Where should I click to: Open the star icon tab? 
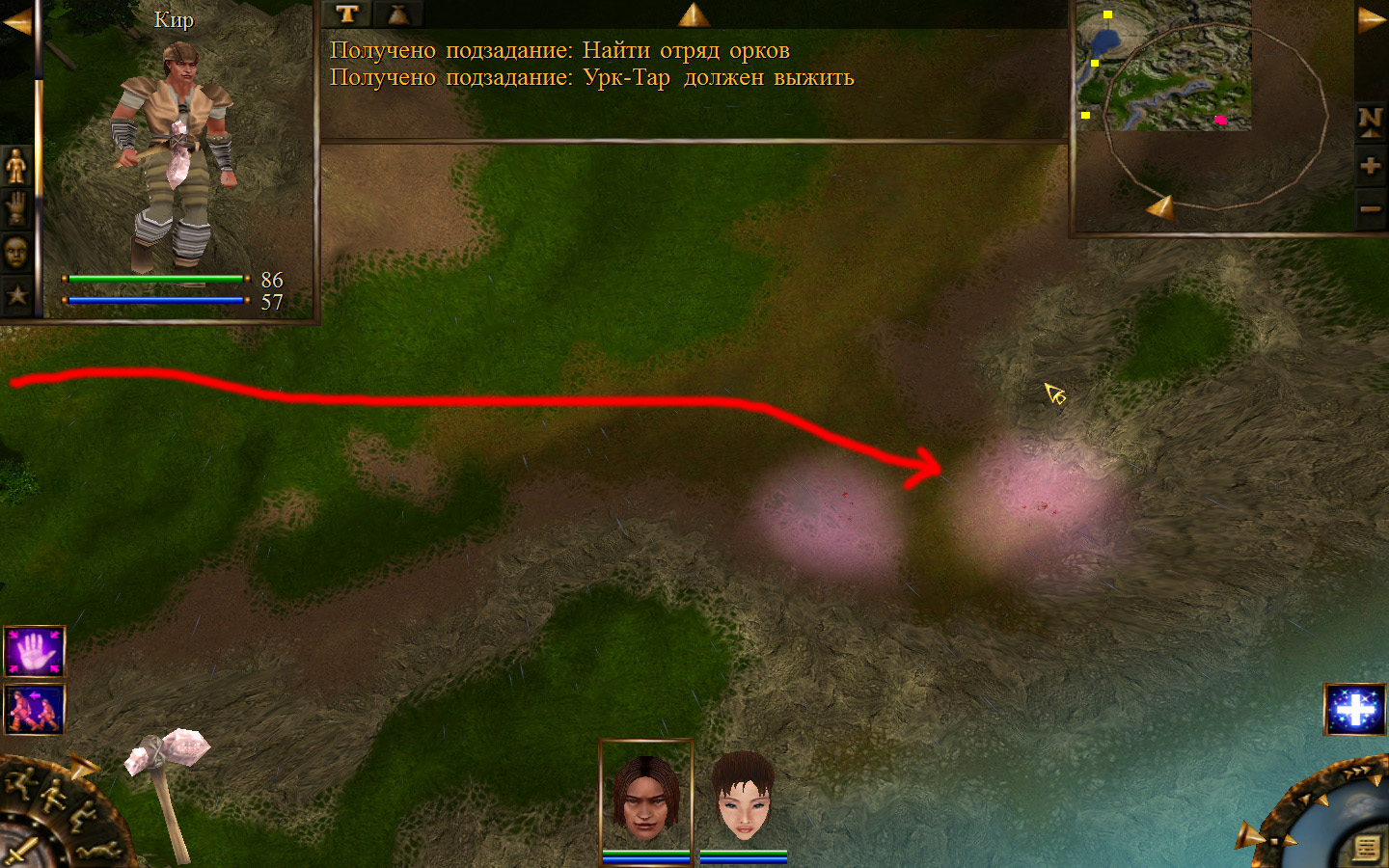click(x=16, y=295)
